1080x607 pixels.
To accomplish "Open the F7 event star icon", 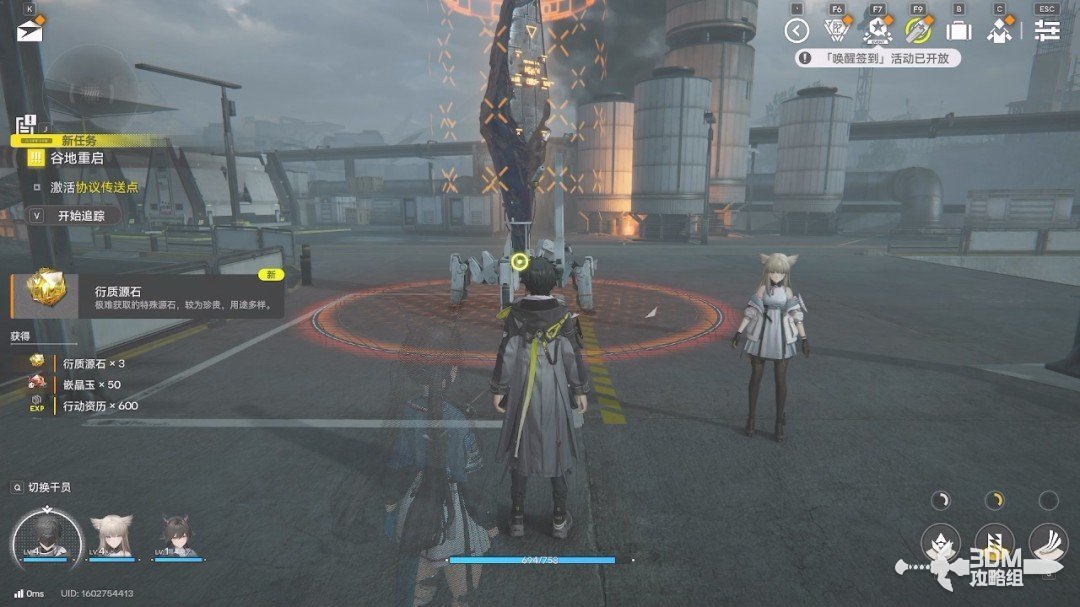I will 877,30.
